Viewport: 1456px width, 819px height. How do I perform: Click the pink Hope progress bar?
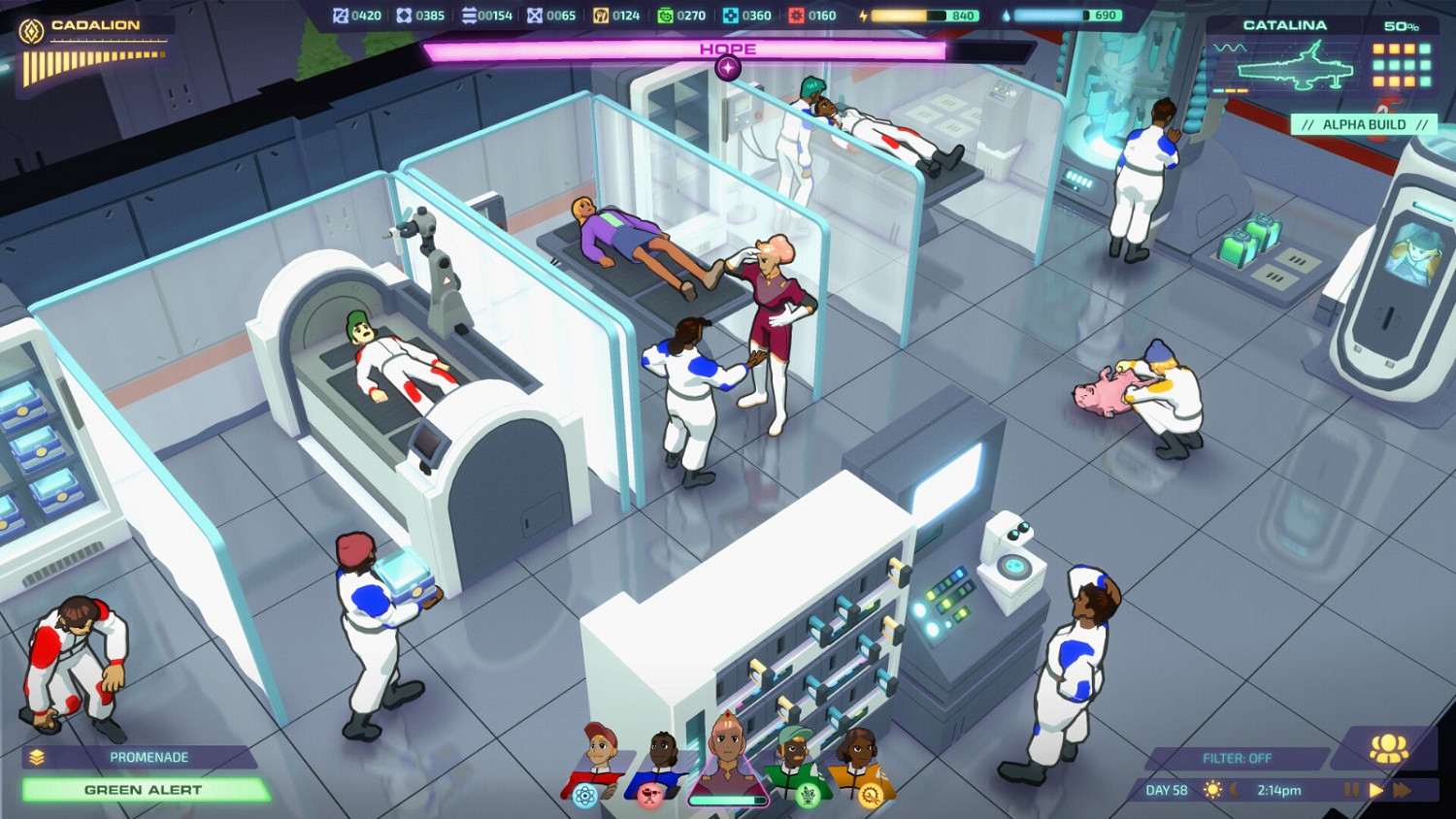[x=728, y=47]
